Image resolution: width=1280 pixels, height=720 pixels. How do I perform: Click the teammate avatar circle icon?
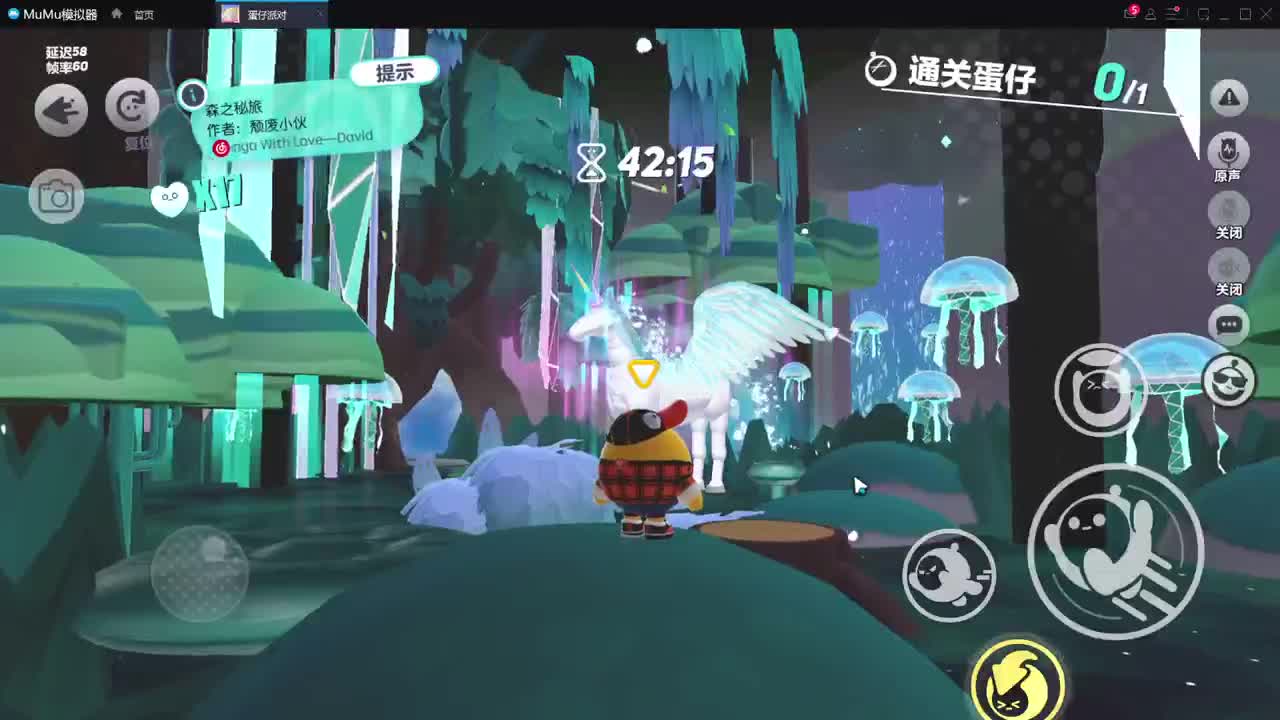point(1229,380)
